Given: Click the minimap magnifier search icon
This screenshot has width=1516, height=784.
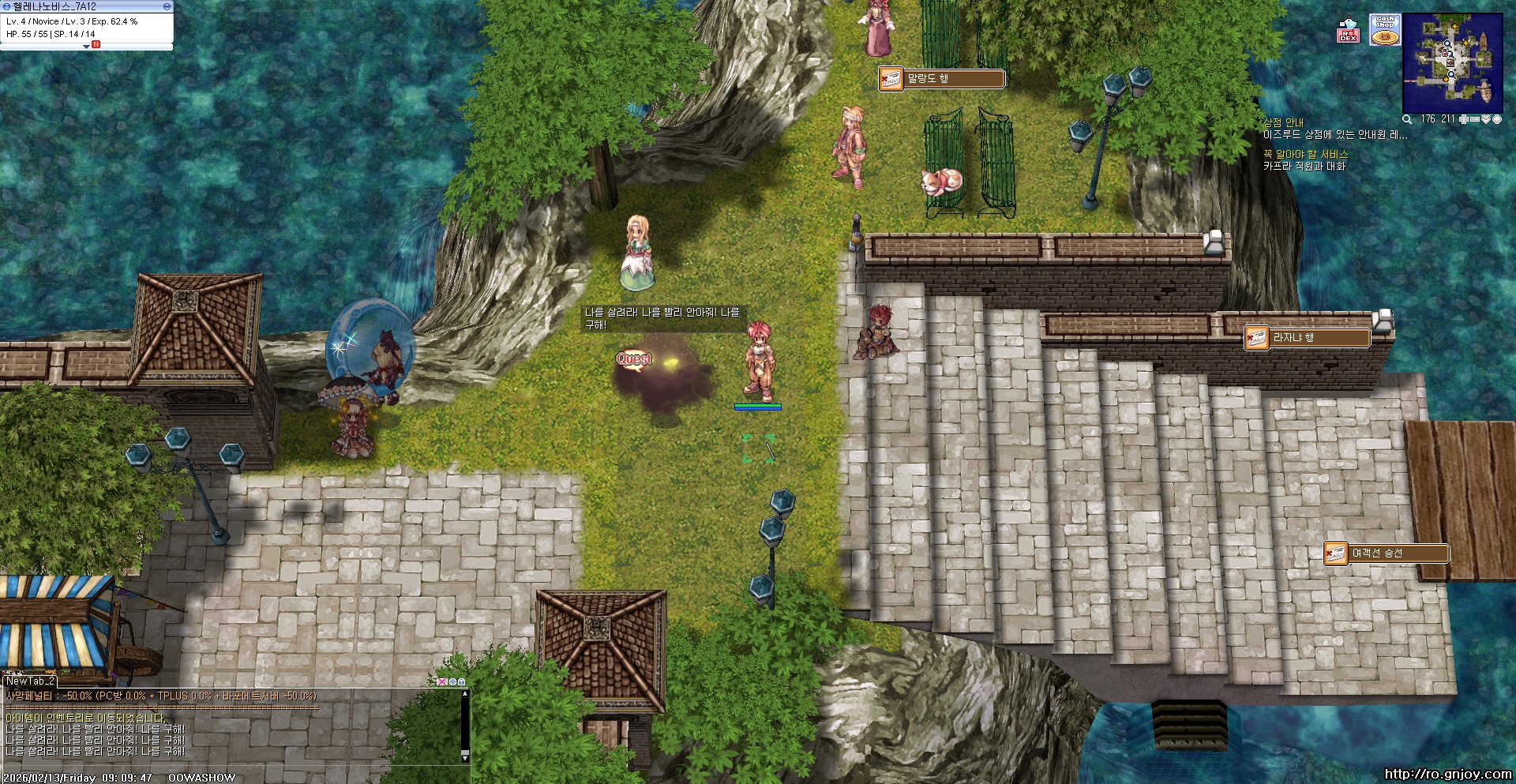Looking at the screenshot, I should (x=1407, y=119).
